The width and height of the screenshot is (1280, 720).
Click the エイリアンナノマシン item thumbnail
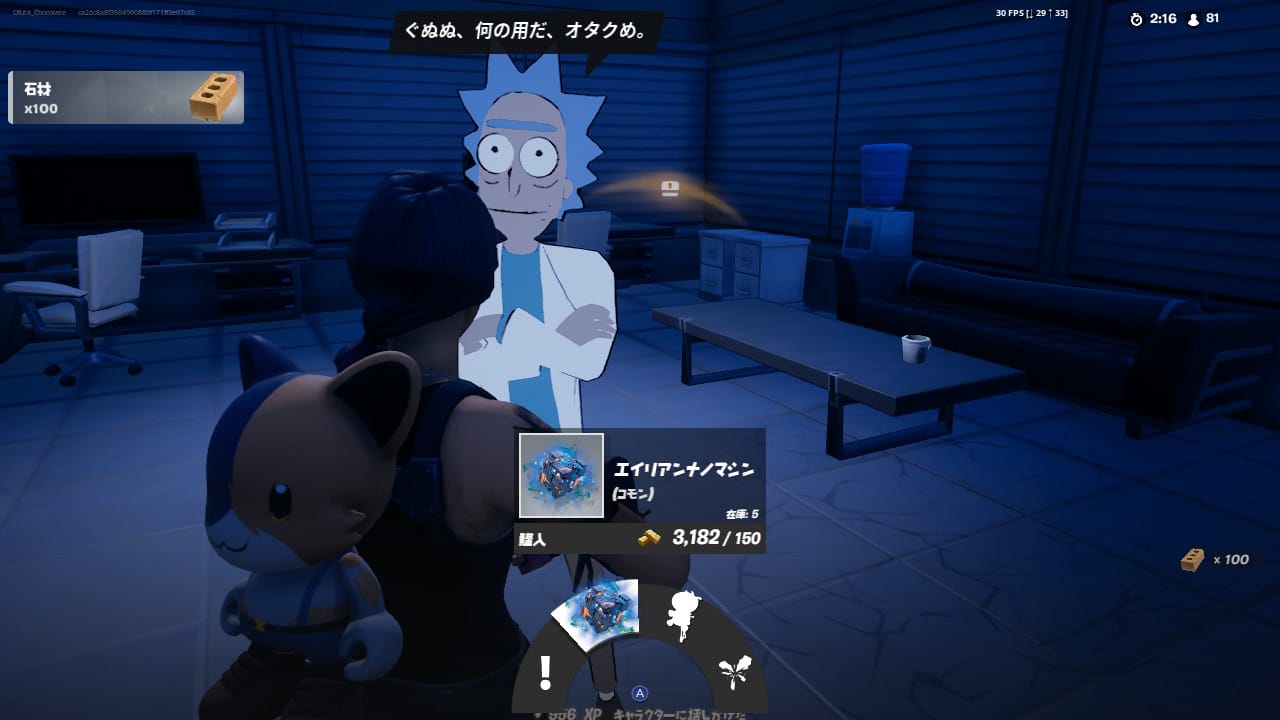tap(560, 474)
